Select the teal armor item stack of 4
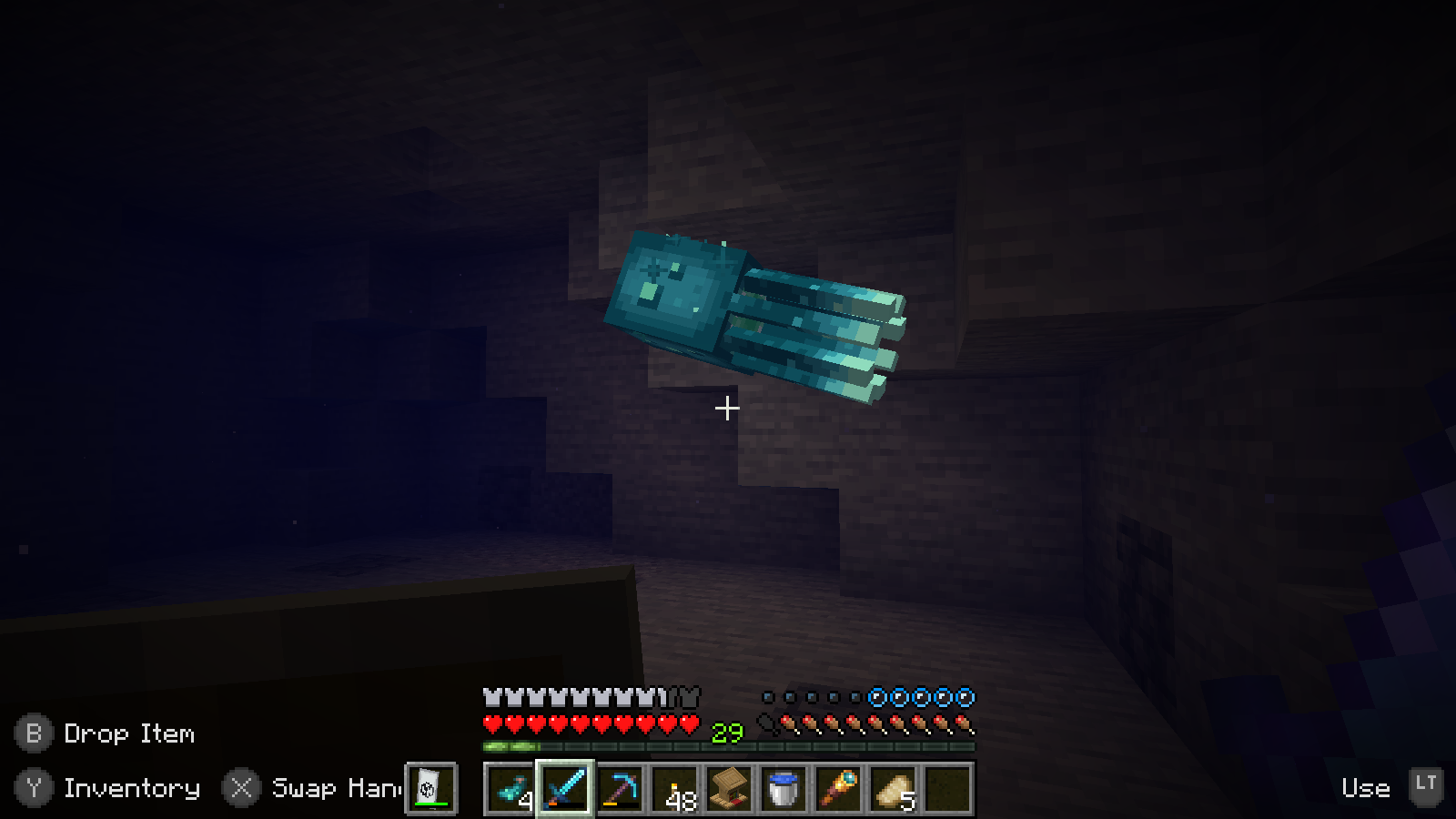This screenshot has height=819, width=1456. (510, 789)
